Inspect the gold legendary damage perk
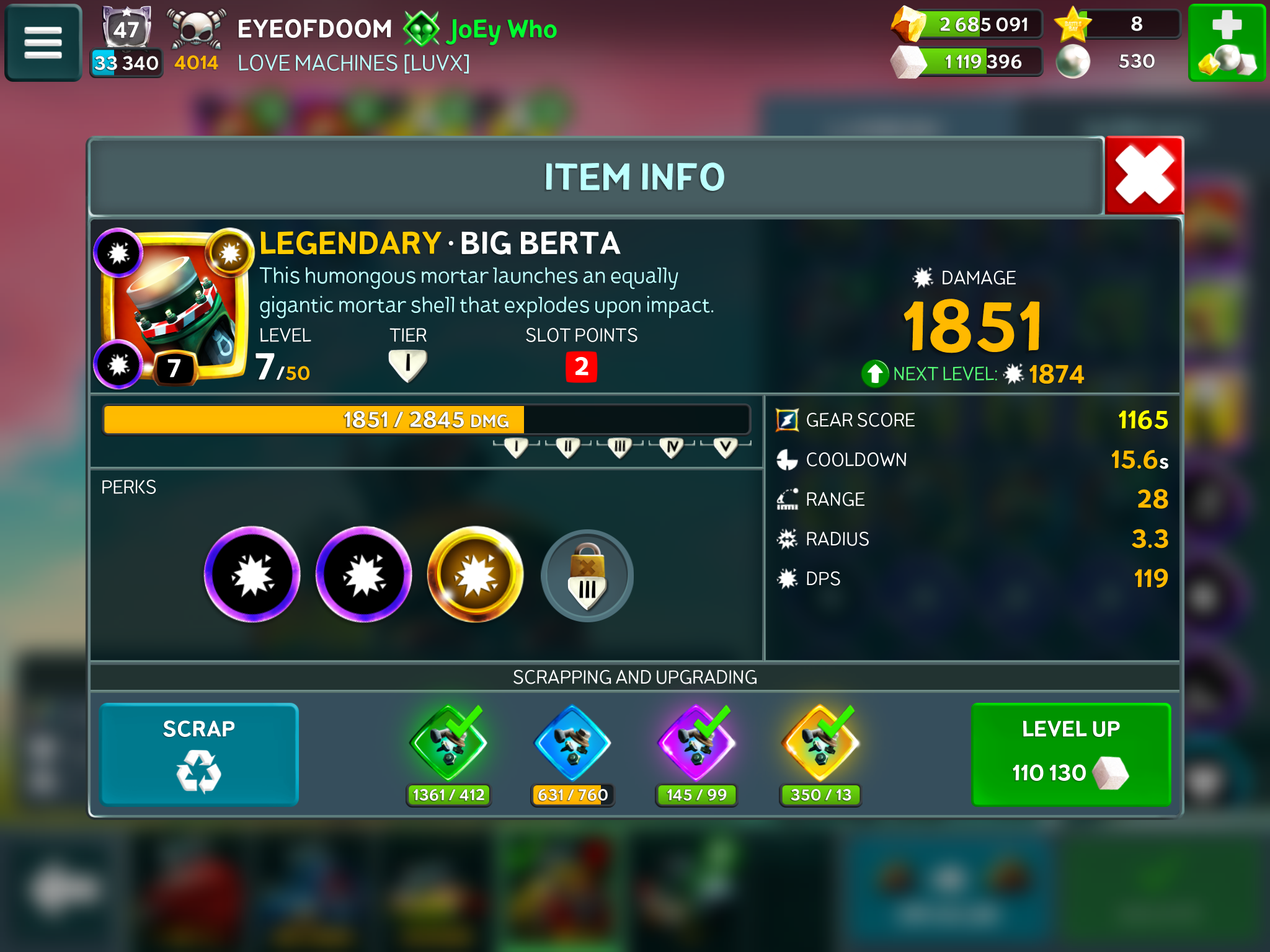 pos(475,575)
